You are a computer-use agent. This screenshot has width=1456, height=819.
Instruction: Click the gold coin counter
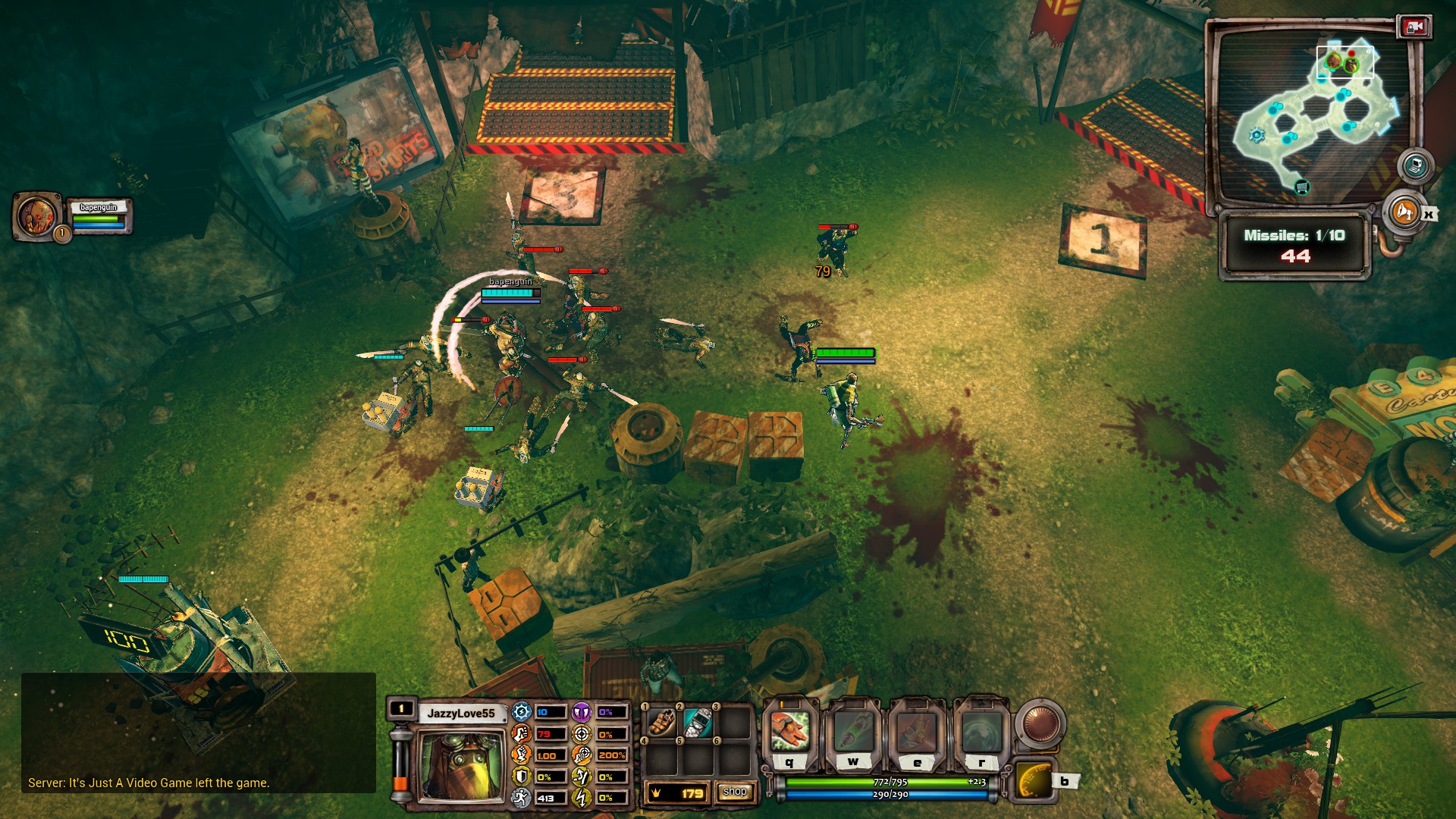pos(676,793)
